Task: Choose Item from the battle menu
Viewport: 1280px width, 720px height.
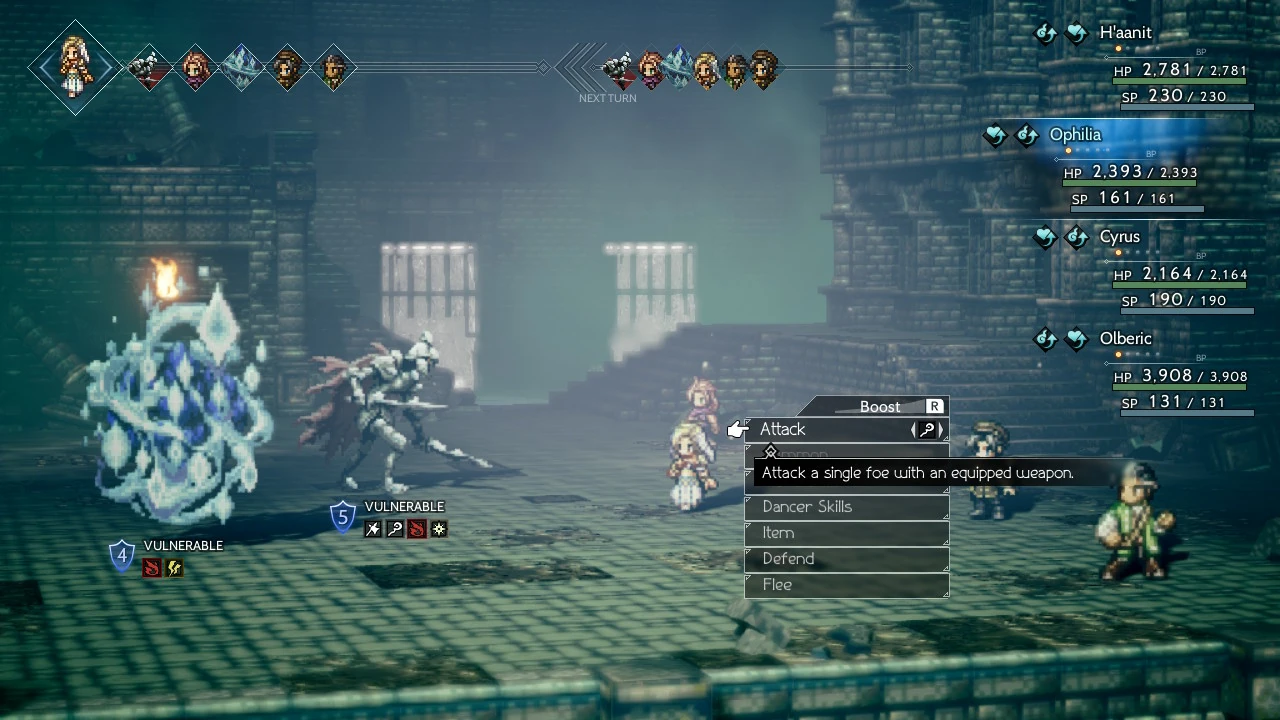Action: [x=778, y=533]
